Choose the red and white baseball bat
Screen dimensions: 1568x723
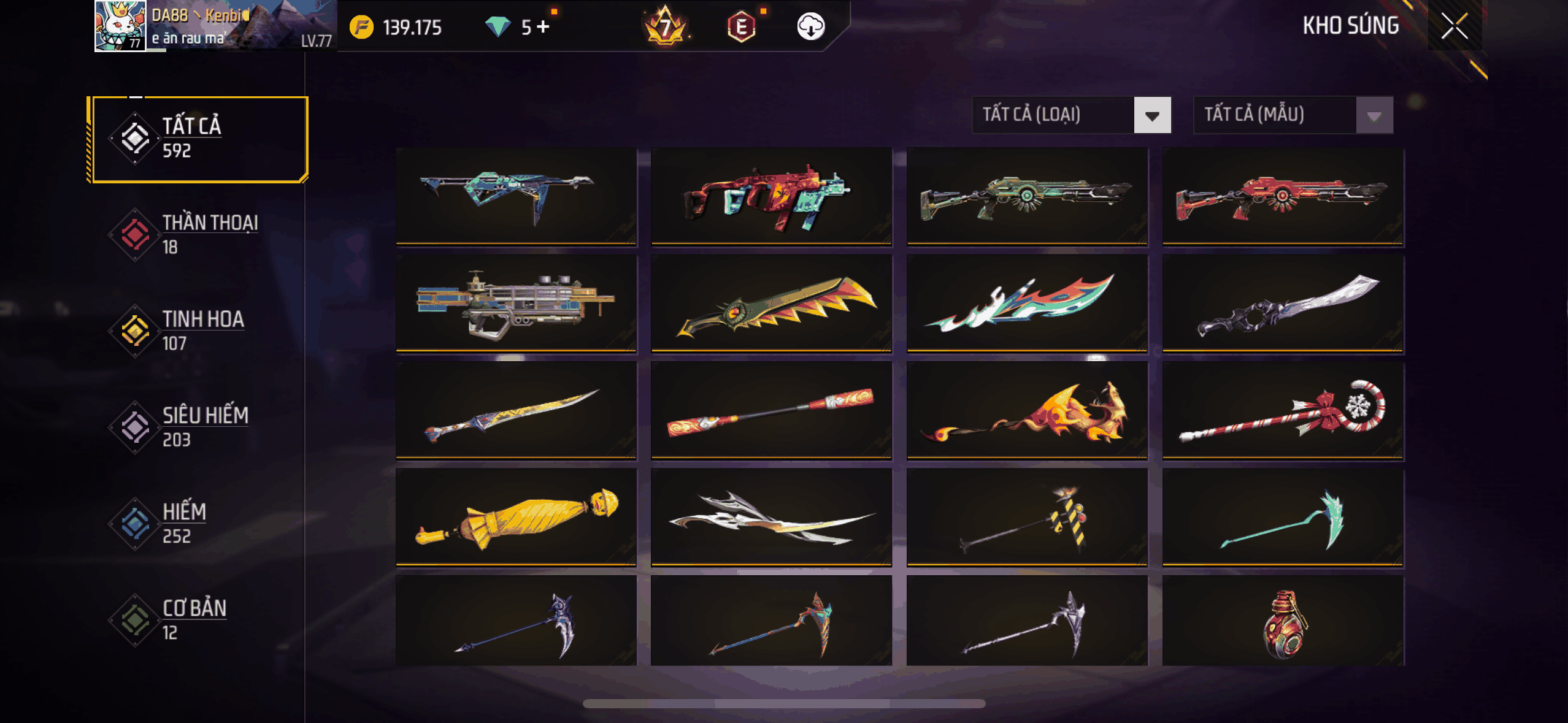[771, 411]
